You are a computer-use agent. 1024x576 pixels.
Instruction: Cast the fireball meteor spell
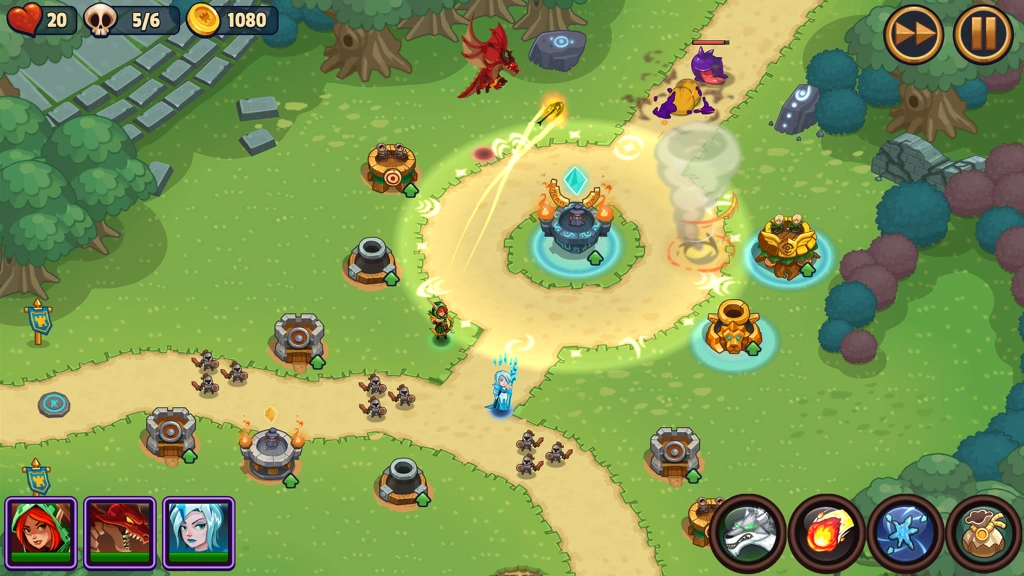click(x=826, y=532)
